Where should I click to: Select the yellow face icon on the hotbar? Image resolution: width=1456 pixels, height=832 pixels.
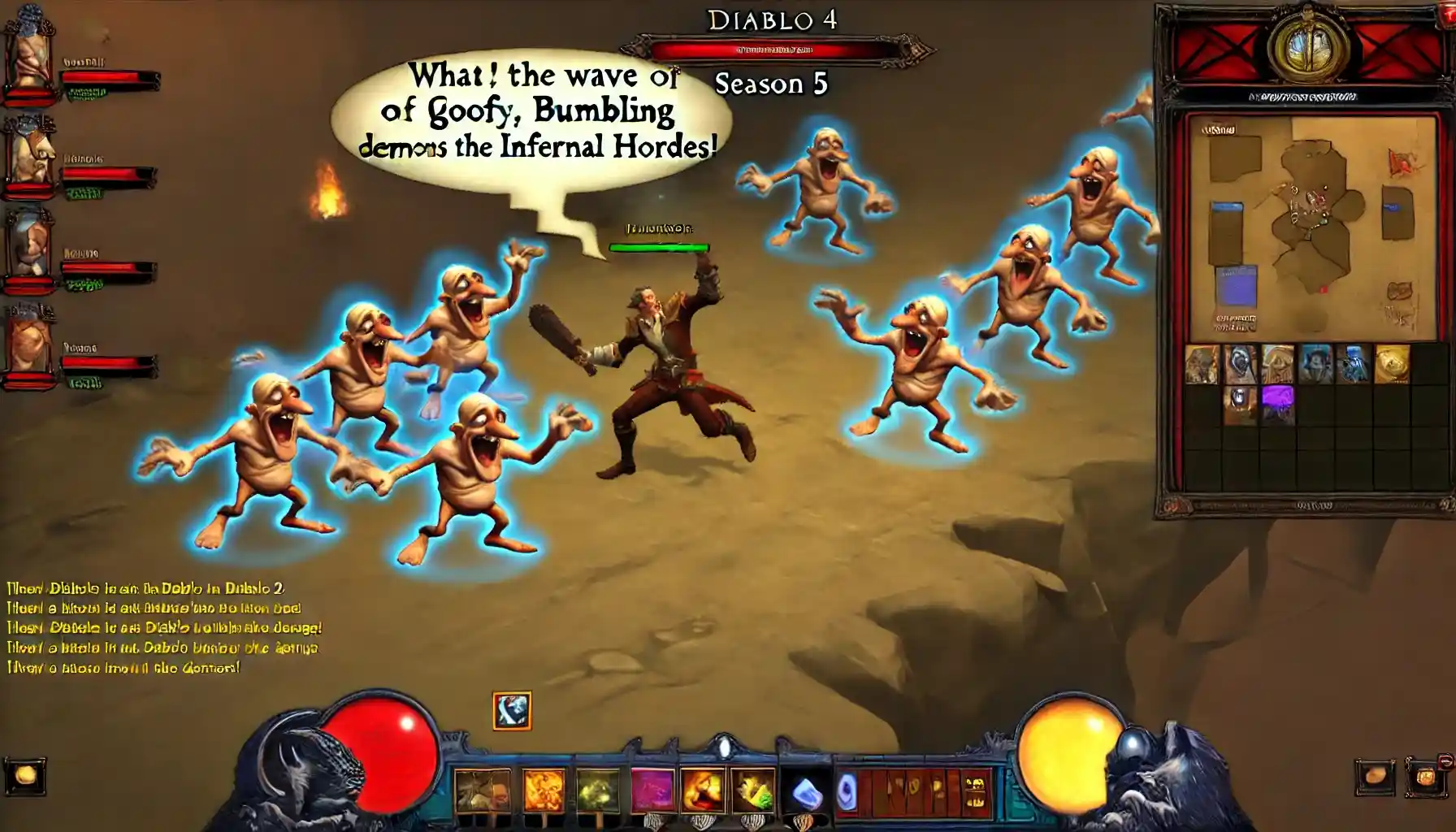975,790
